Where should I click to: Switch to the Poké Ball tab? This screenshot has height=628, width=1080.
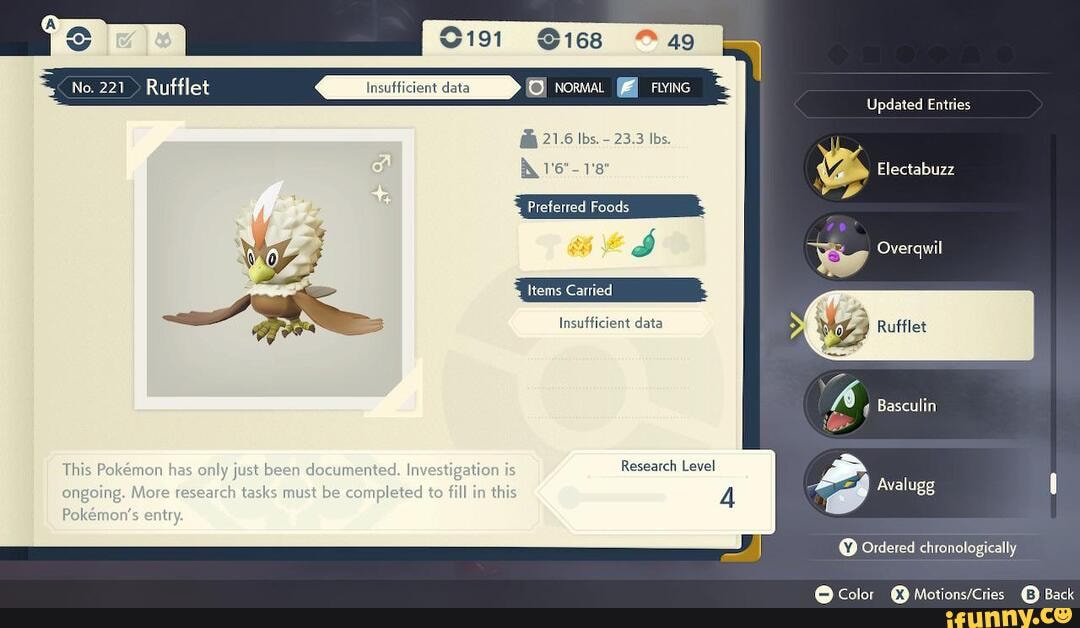pos(78,40)
